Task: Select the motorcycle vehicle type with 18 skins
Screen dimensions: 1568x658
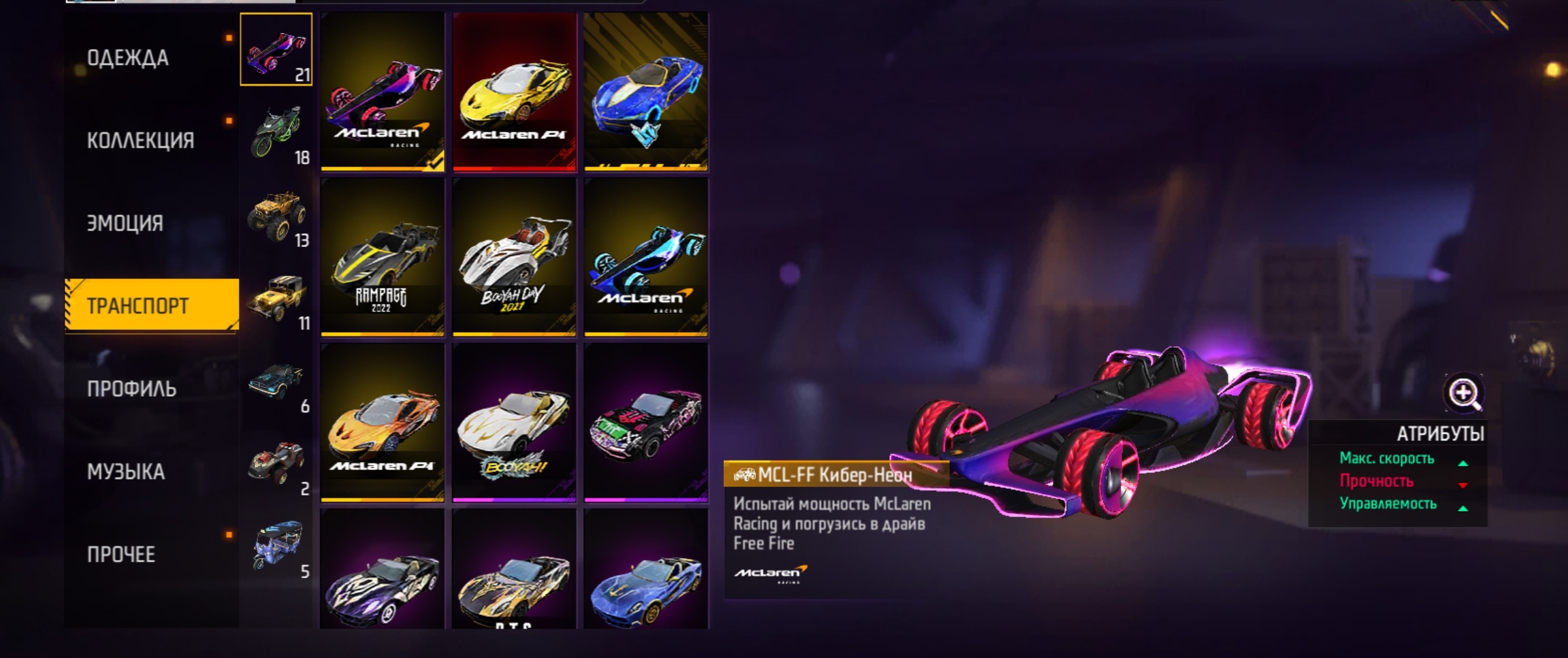Action: (x=277, y=134)
